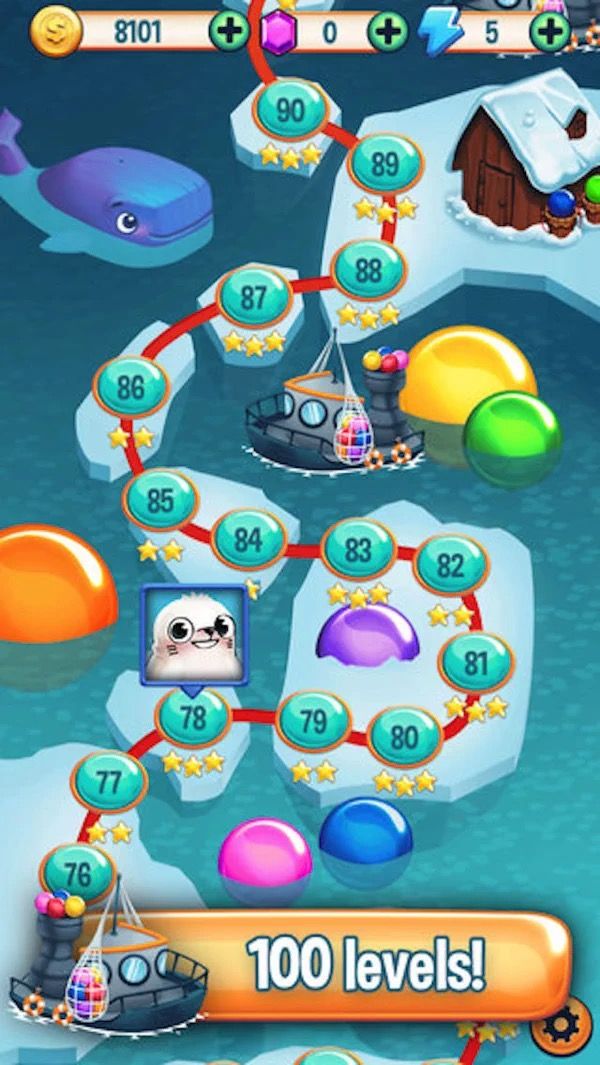
Task: Add more gold coins with the plus button
Action: click(x=229, y=32)
